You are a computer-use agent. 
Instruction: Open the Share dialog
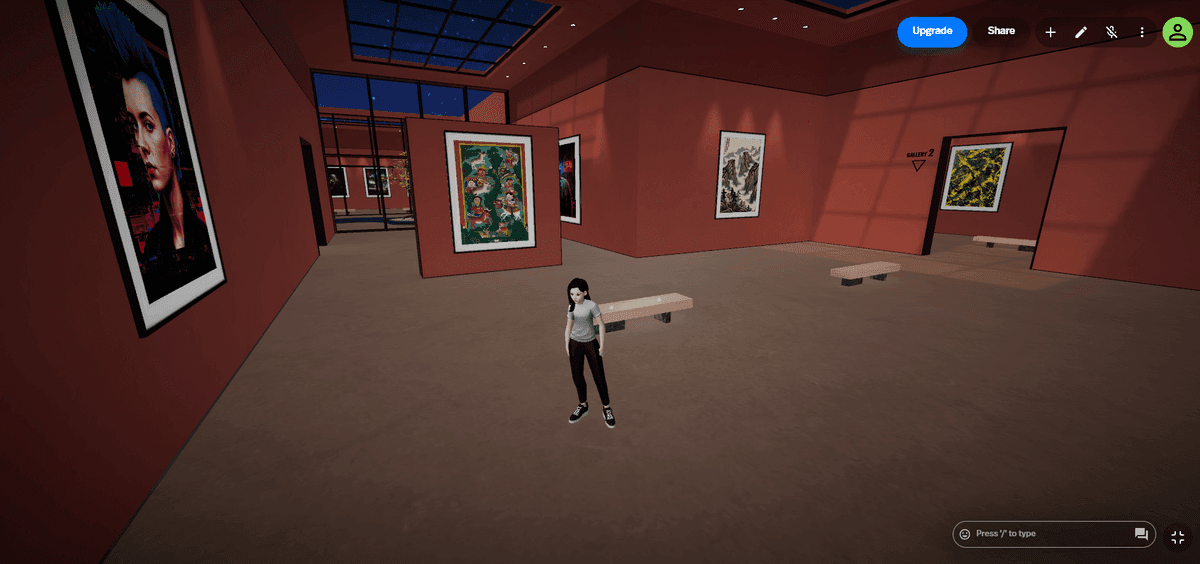click(1001, 32)
